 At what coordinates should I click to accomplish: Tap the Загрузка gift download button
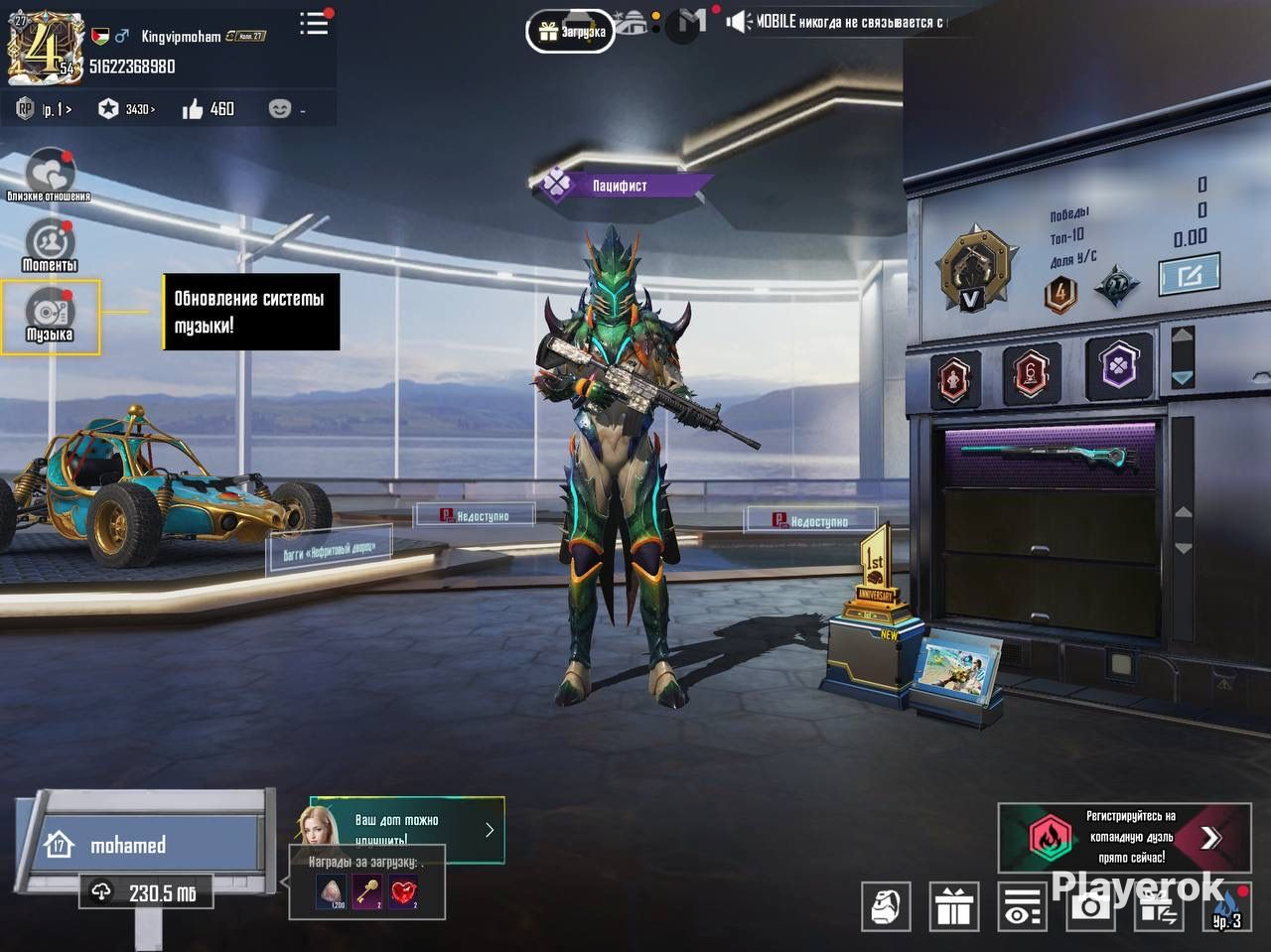[571, 32]
